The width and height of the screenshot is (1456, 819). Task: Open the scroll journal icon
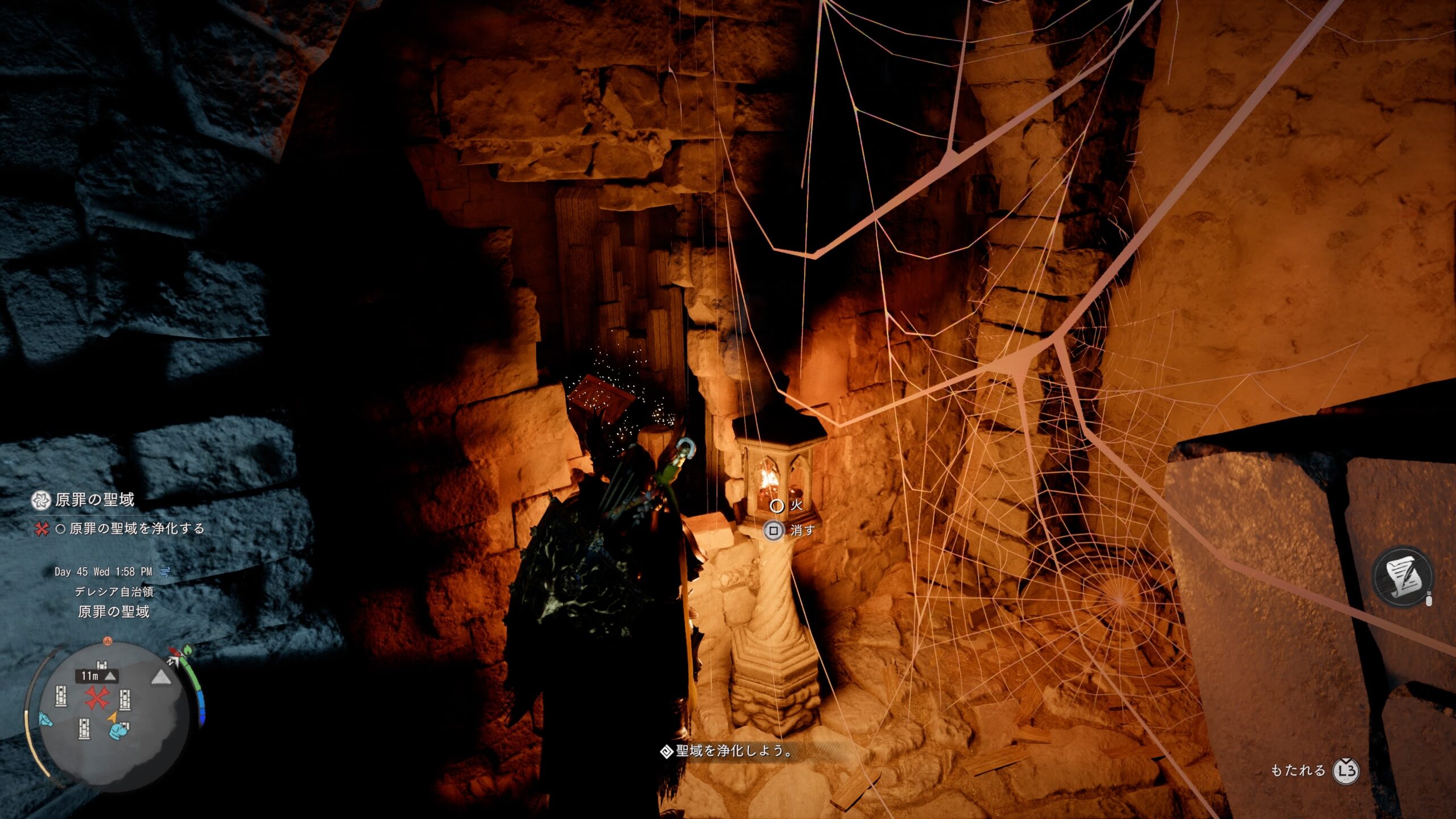(x=1403, y=577)
